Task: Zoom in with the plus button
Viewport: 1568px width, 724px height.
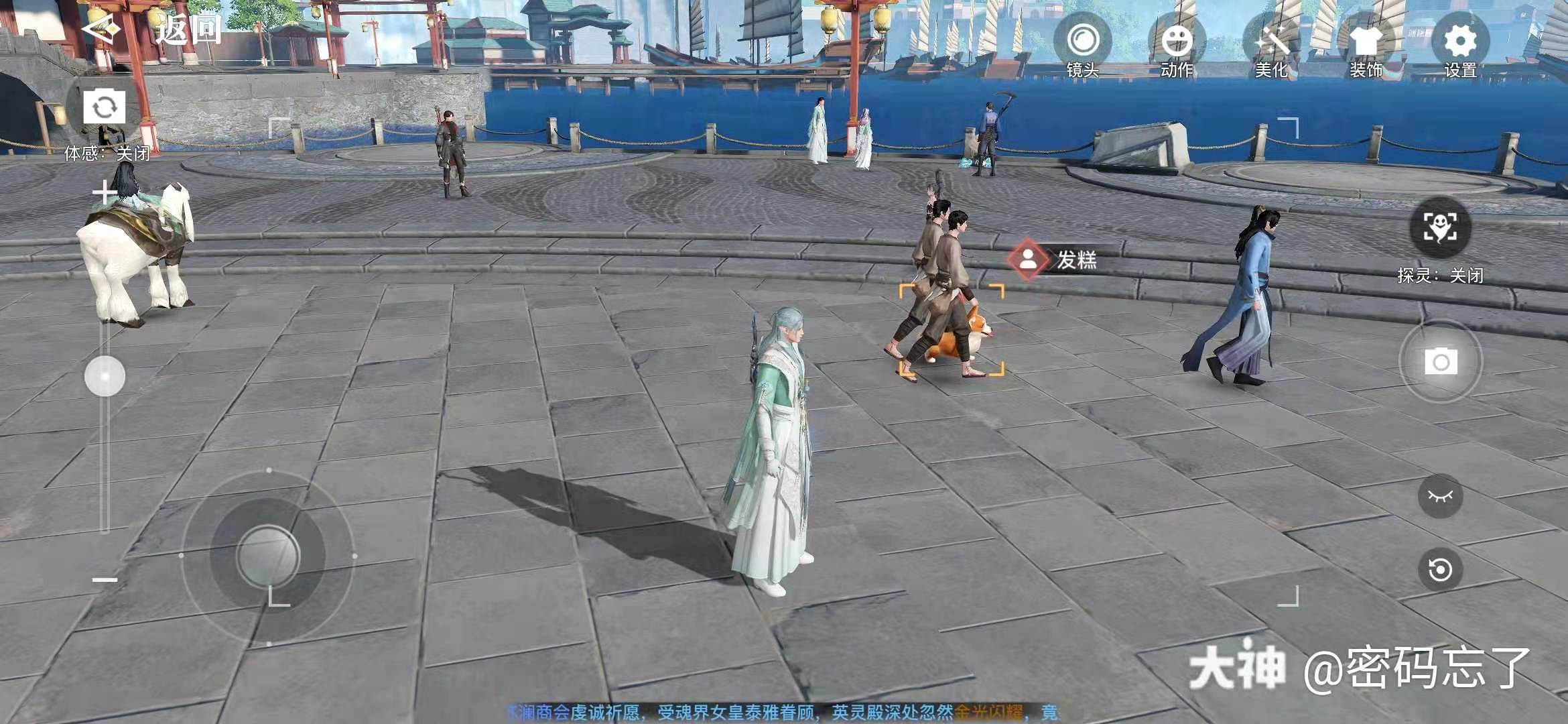Action: point(104,194)
